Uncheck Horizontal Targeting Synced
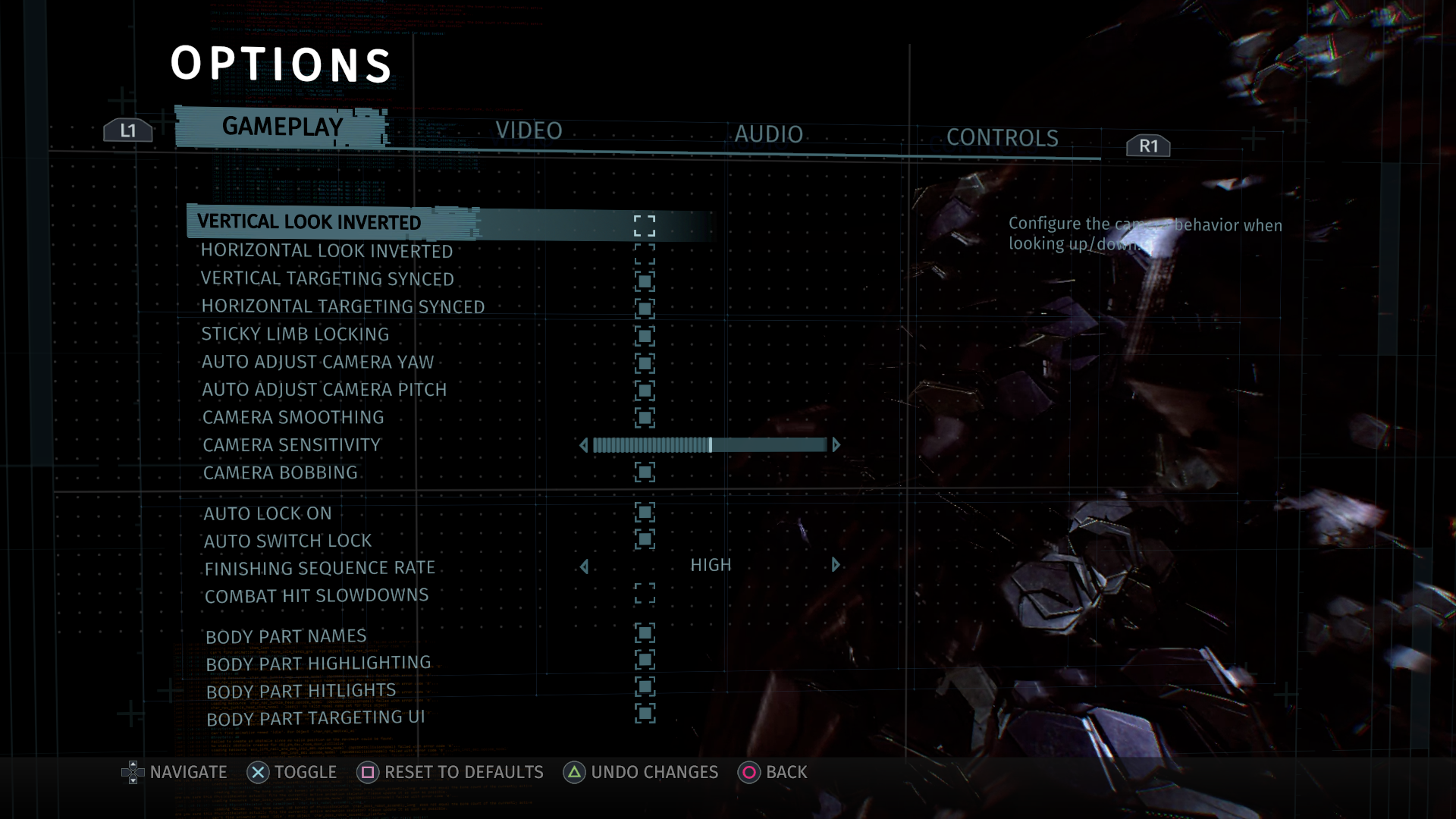The width and height of the screenshot is (1456, 819). click(645, 309)
